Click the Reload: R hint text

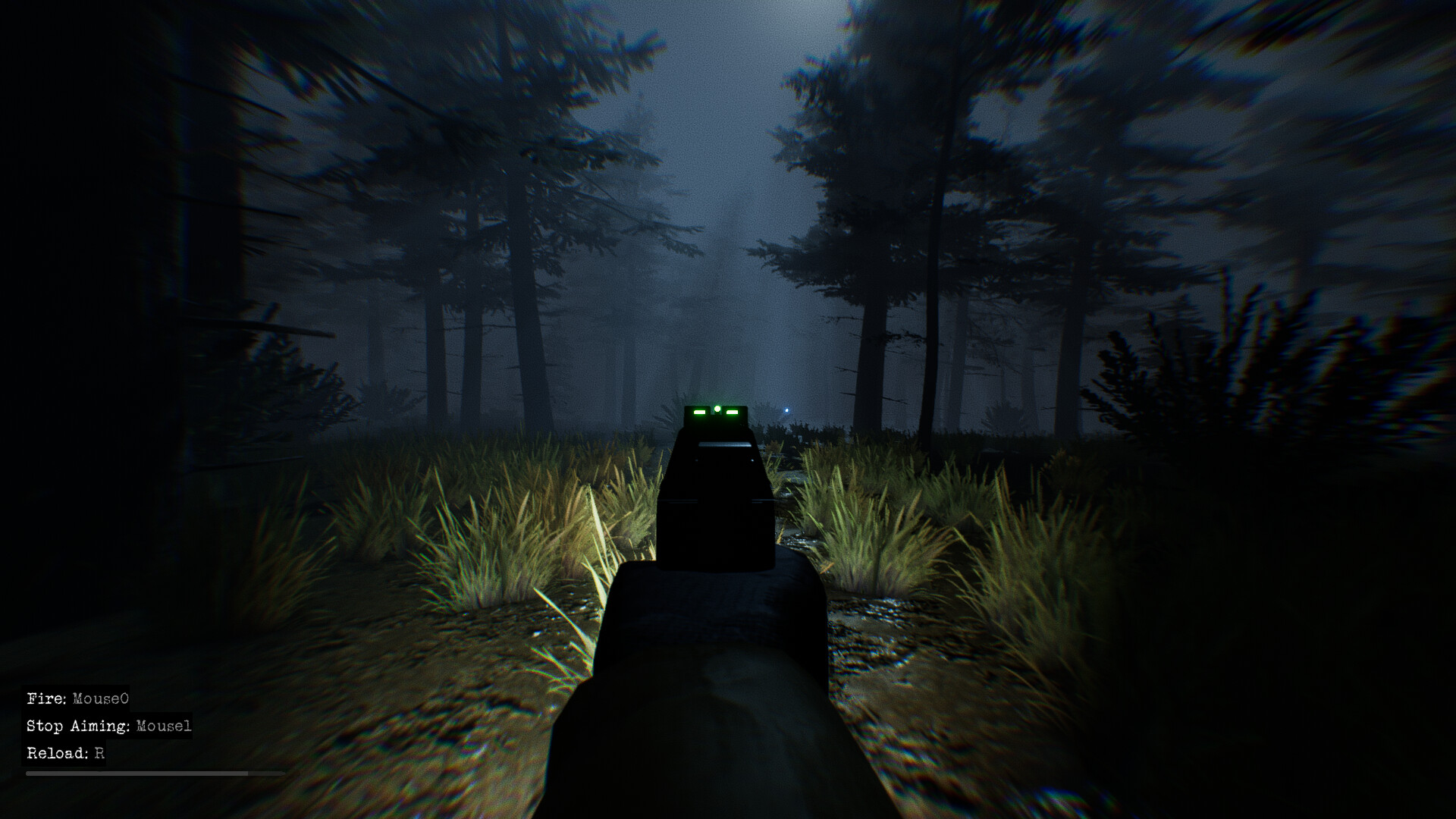coord(64,755)
